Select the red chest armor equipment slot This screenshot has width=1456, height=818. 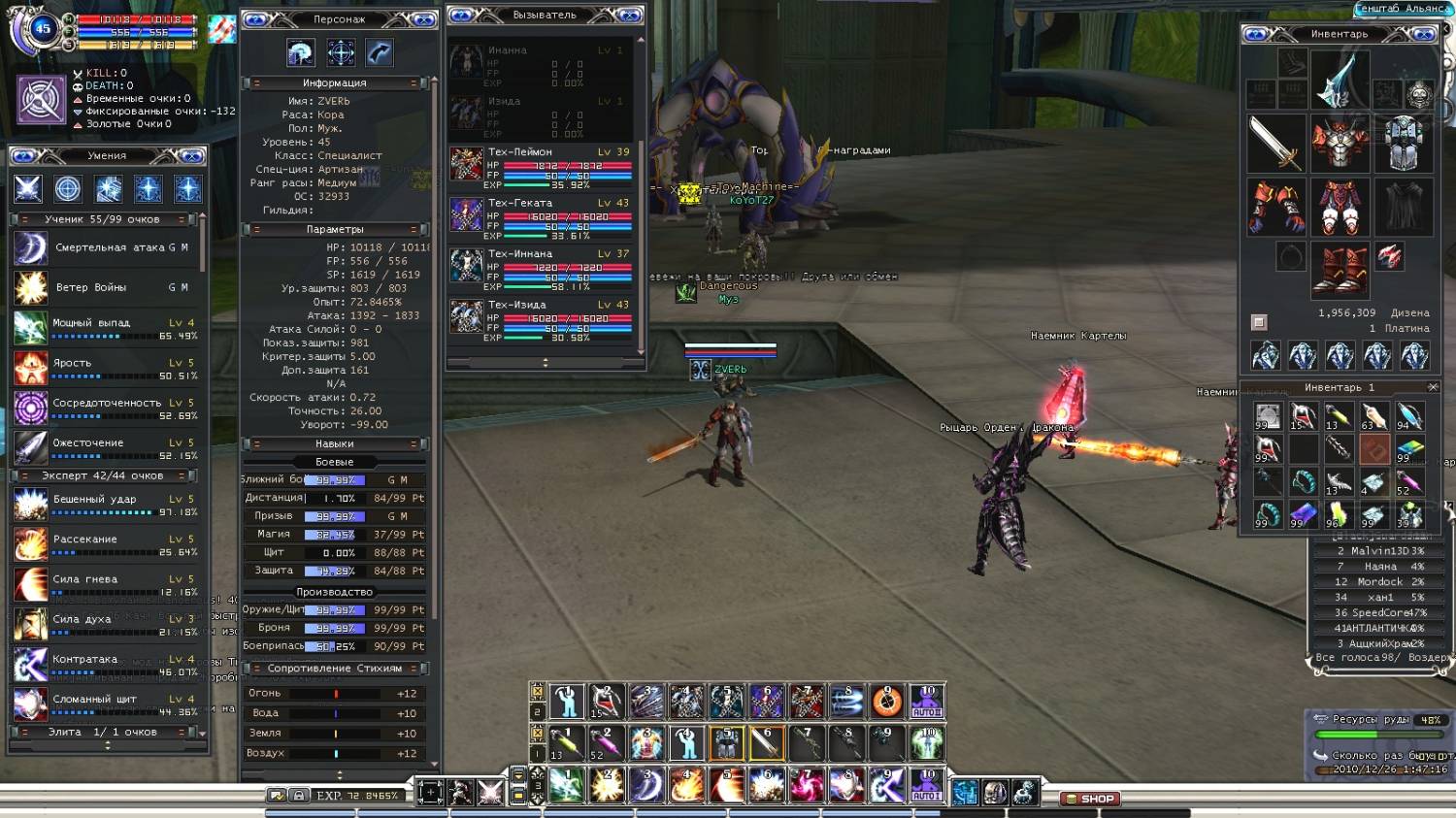tap(1340, 144)
